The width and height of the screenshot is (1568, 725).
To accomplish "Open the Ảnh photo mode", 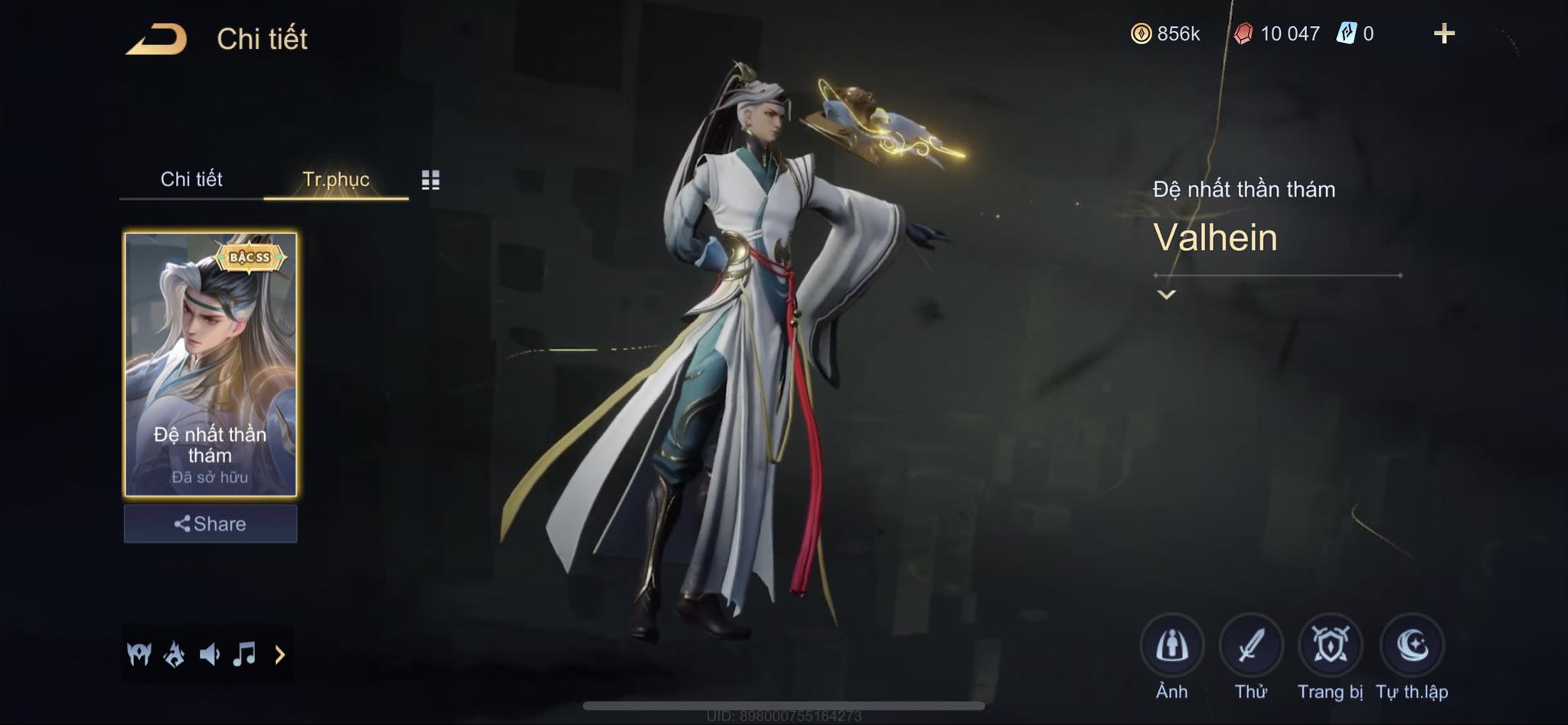I will point(1171,646).
